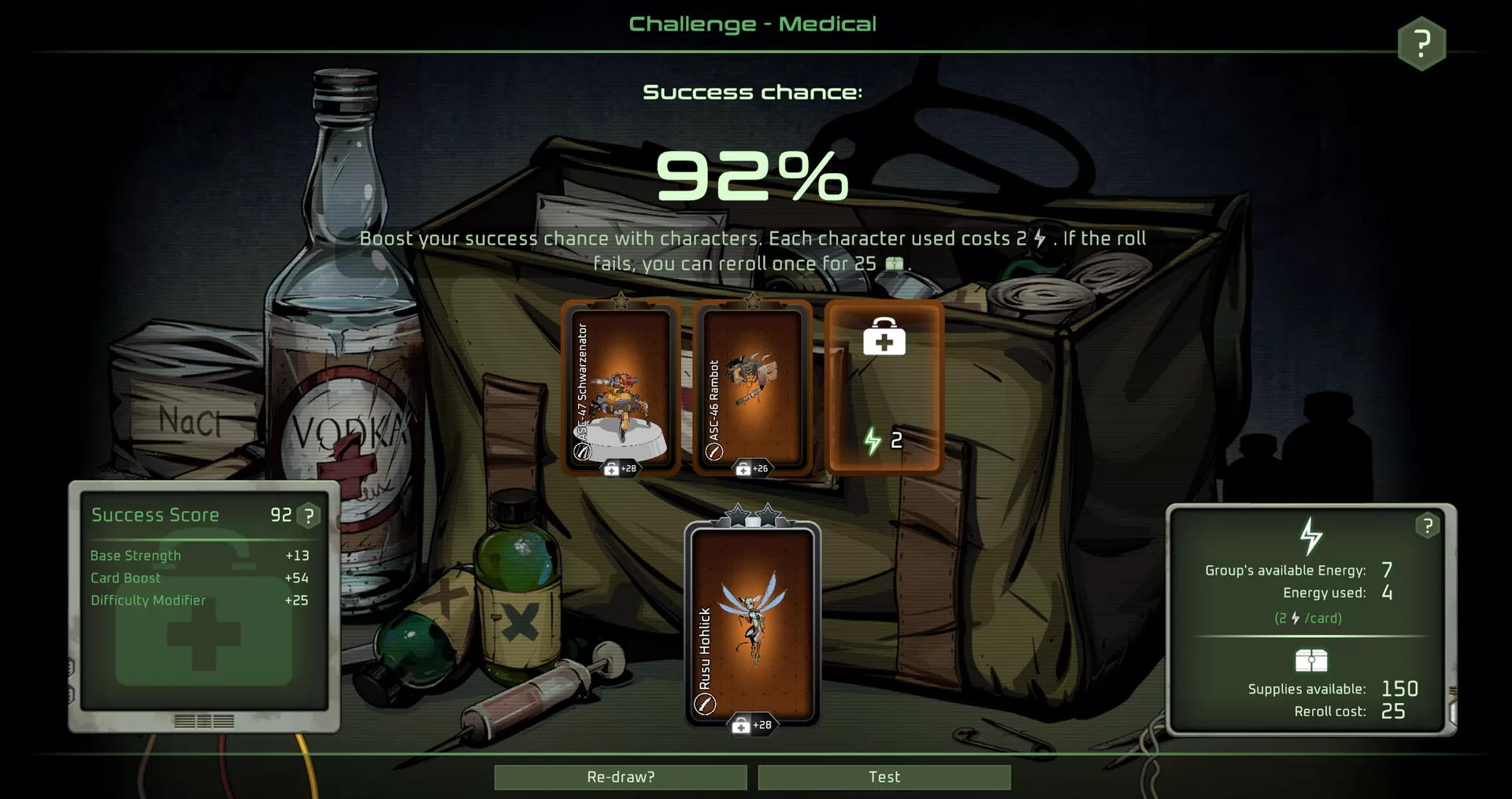Choose the Re-draw? button
1512x799 pixels.
coord(621,777)
